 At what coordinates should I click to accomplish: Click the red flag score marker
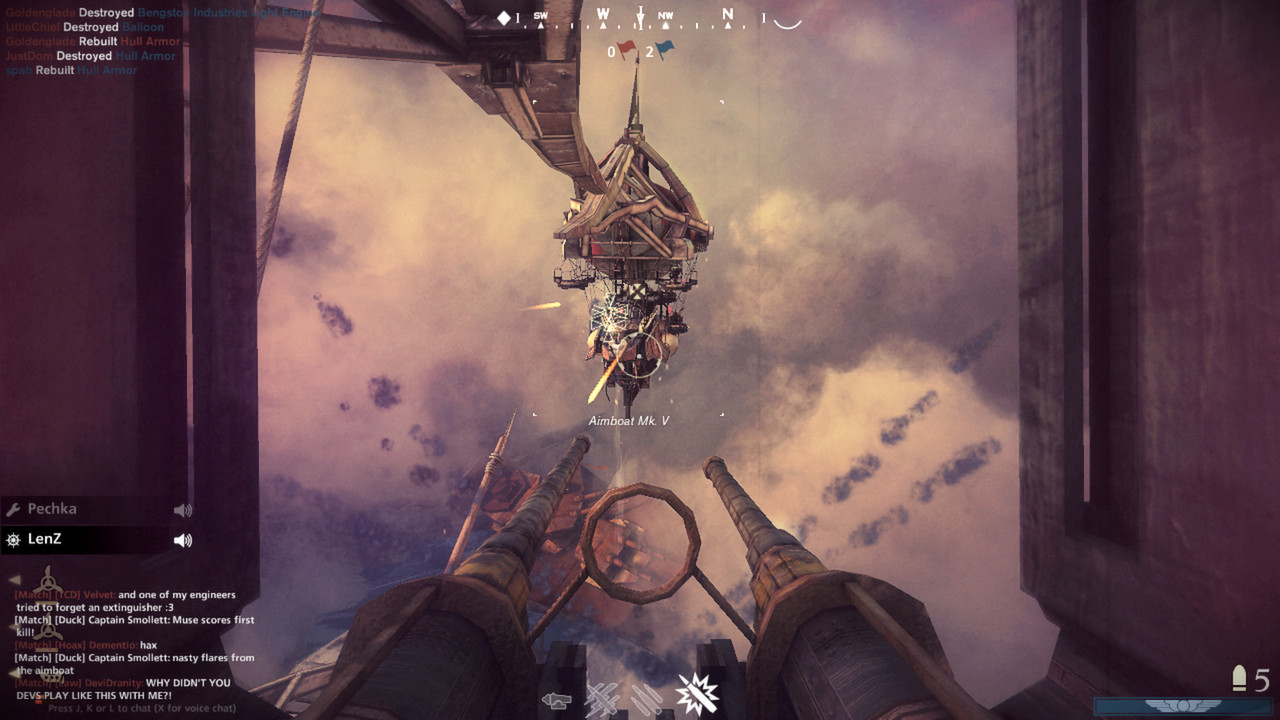626,47
